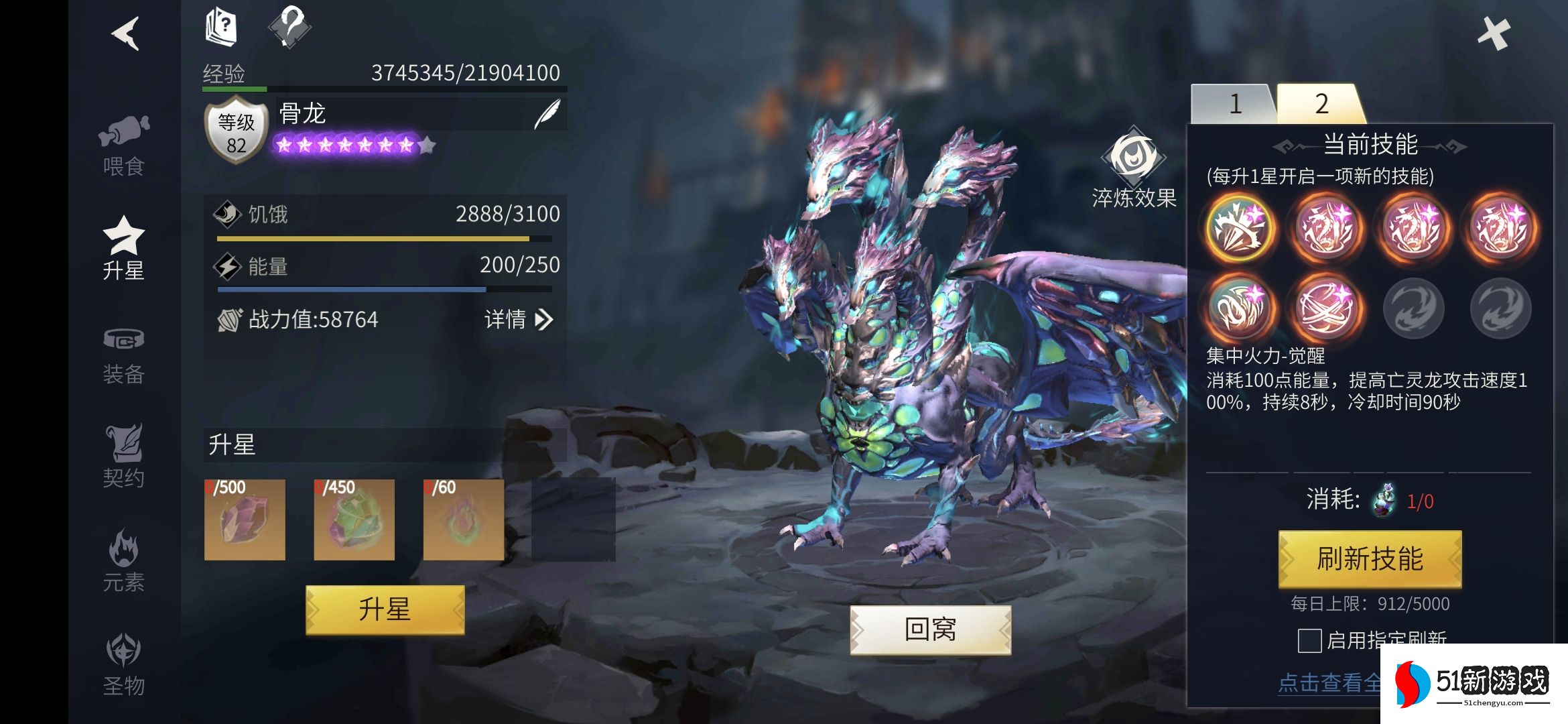Go back with the arrow button
1568x724 pixels.
(x=126, y=34)
